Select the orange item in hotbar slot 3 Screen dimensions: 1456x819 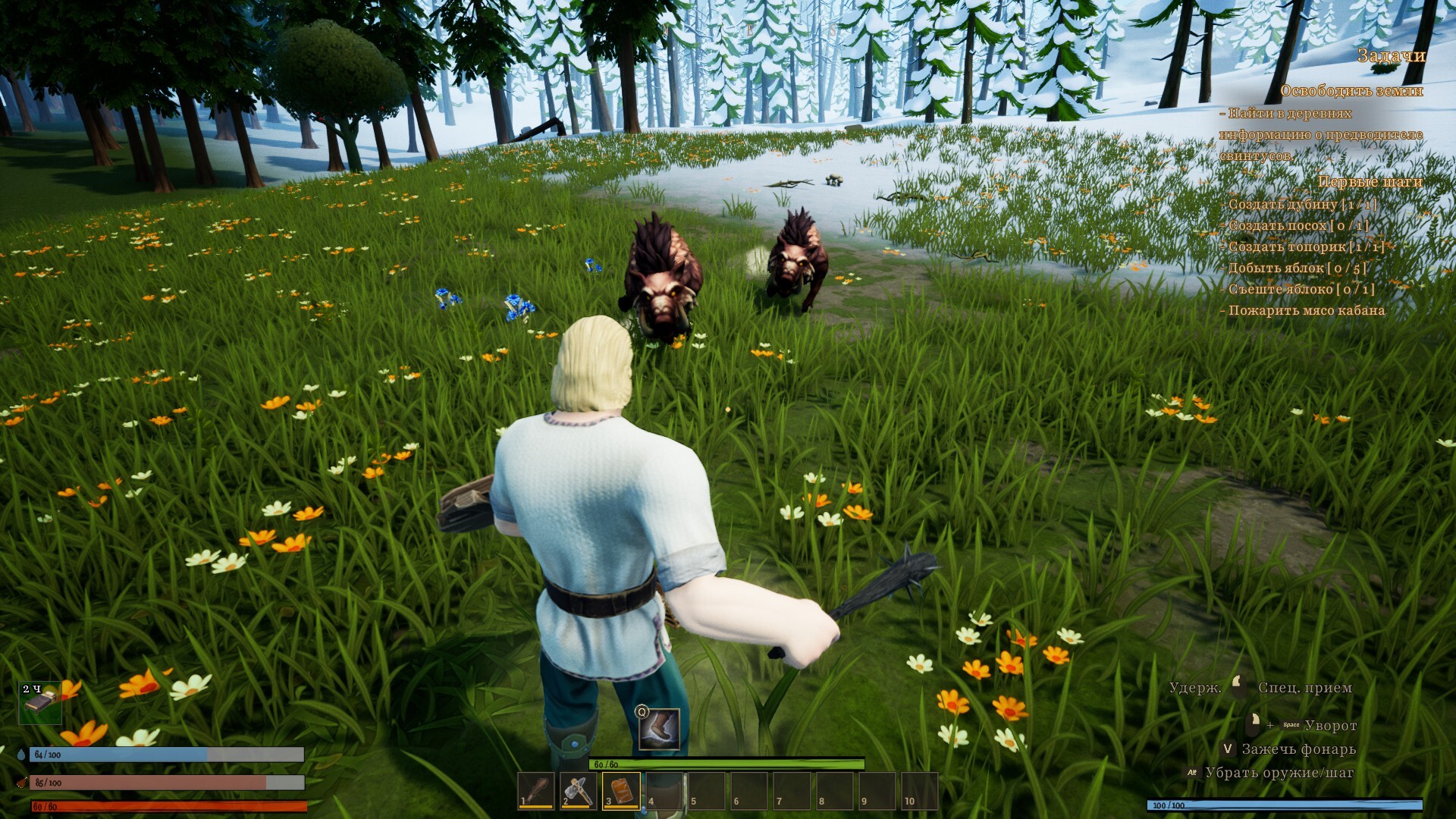pos(621,791)
